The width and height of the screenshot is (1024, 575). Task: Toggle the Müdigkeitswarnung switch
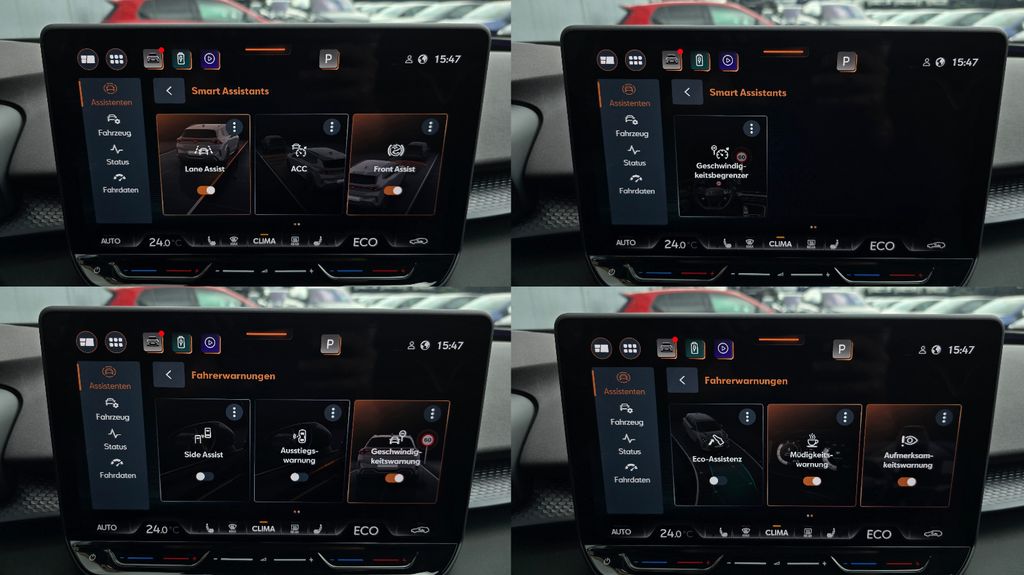point(812,481)
